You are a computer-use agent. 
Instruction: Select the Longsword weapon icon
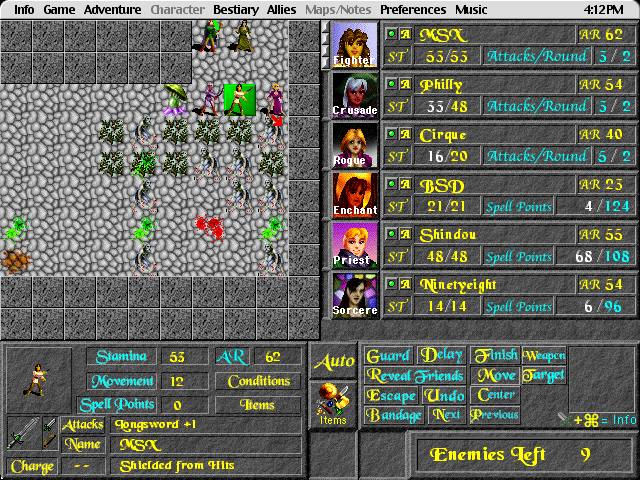pyautogui.click(x=22, y=433)
